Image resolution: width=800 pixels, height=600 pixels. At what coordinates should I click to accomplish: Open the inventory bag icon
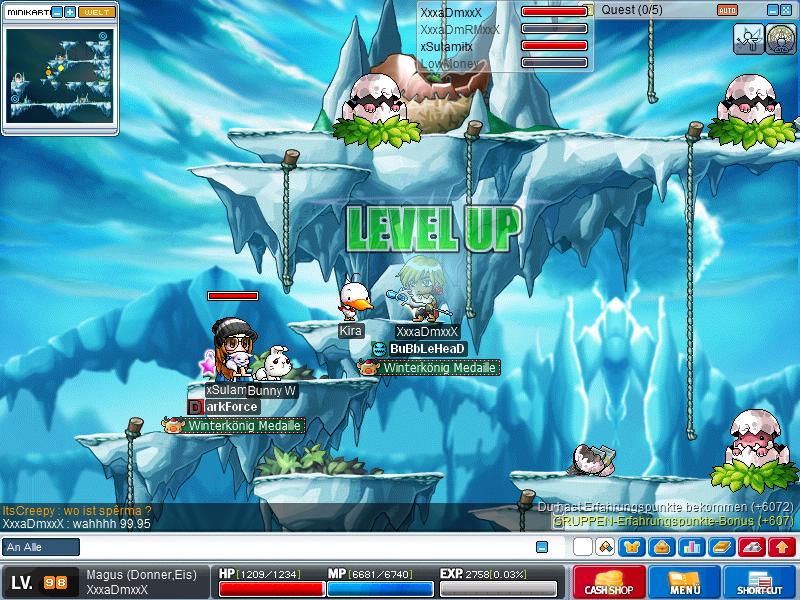click(662, 547)
